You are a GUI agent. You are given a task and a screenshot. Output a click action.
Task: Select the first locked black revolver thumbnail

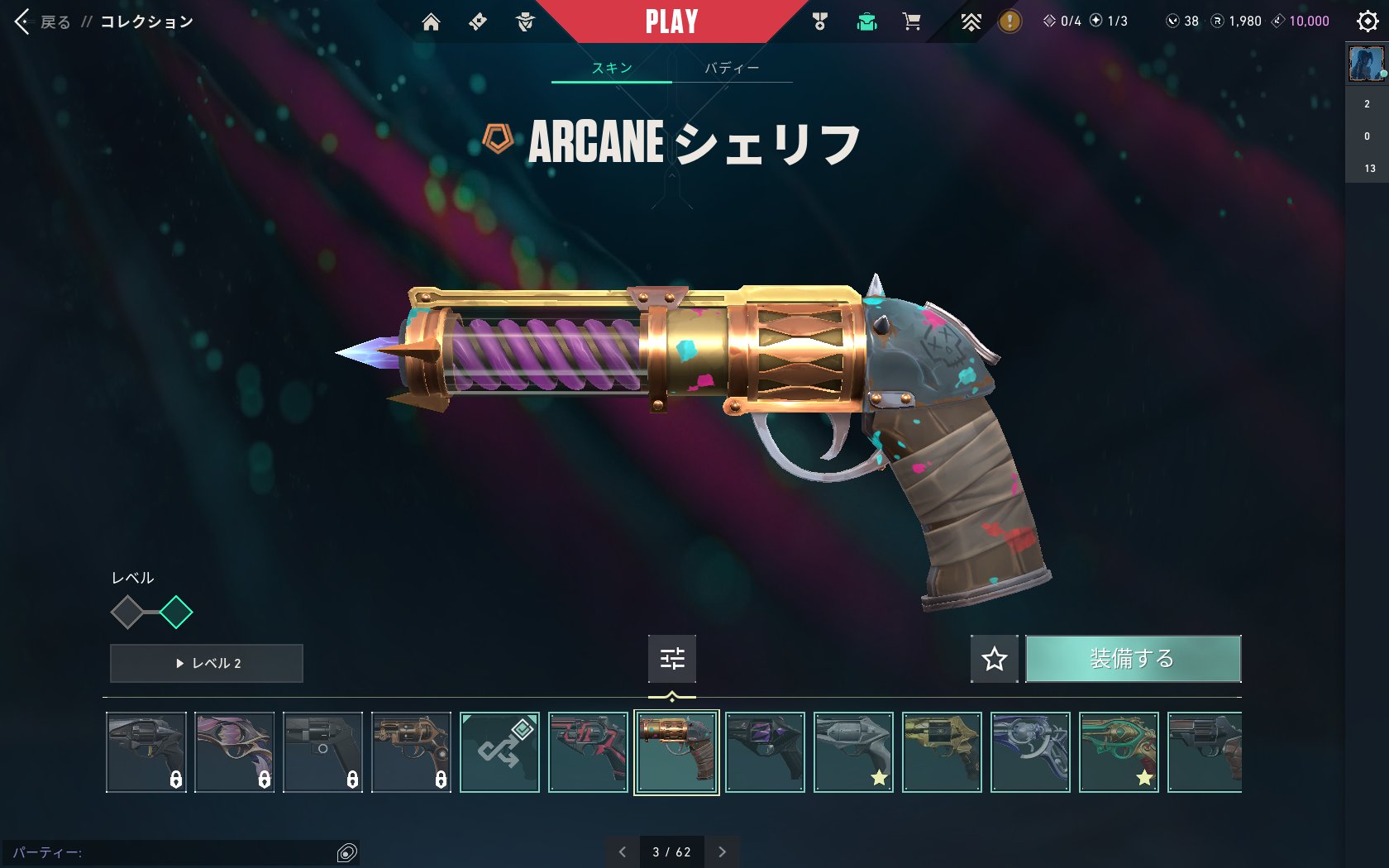click(146, 752)
